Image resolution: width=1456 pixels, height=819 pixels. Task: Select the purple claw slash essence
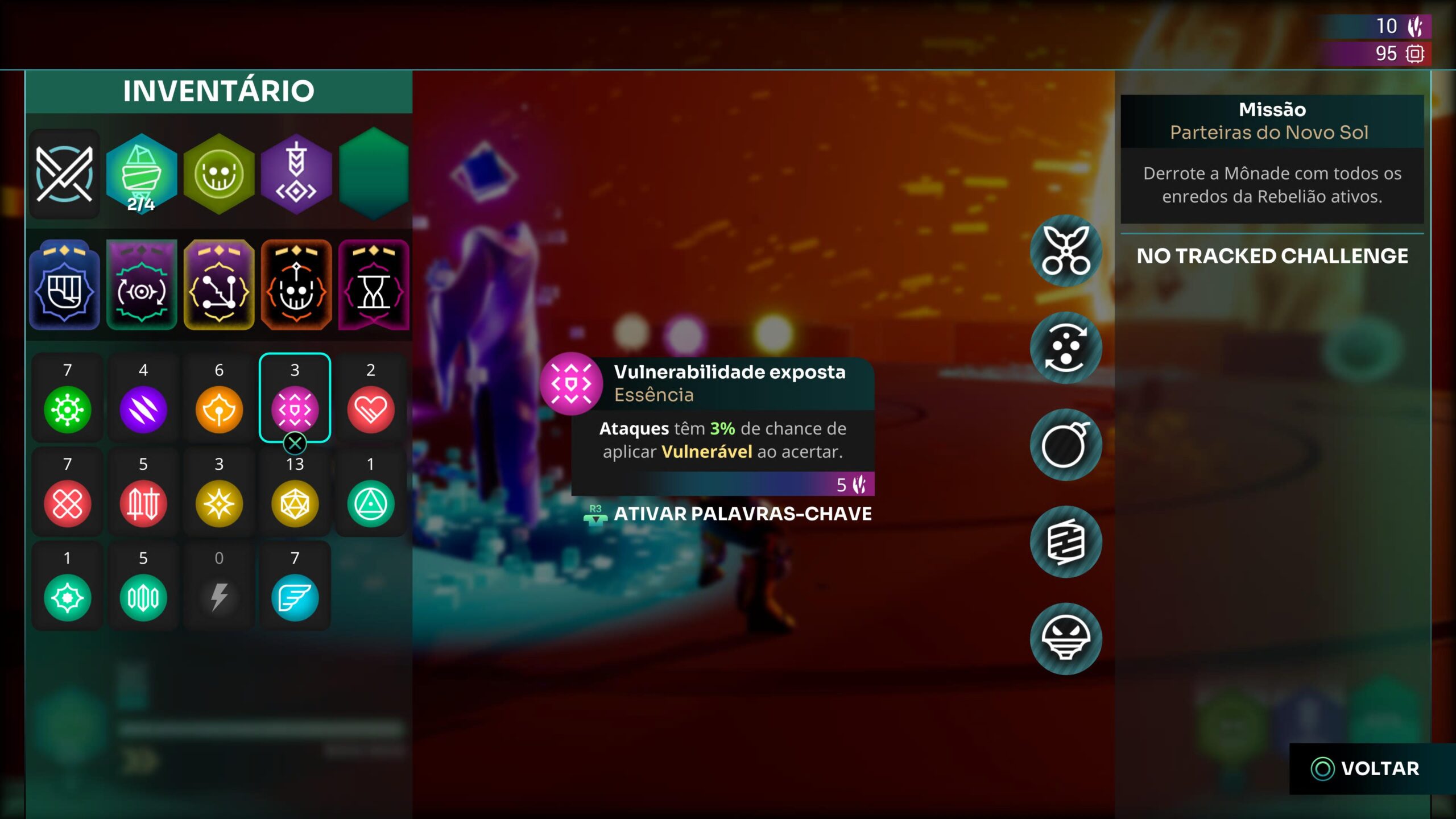[x=143, y=408]
